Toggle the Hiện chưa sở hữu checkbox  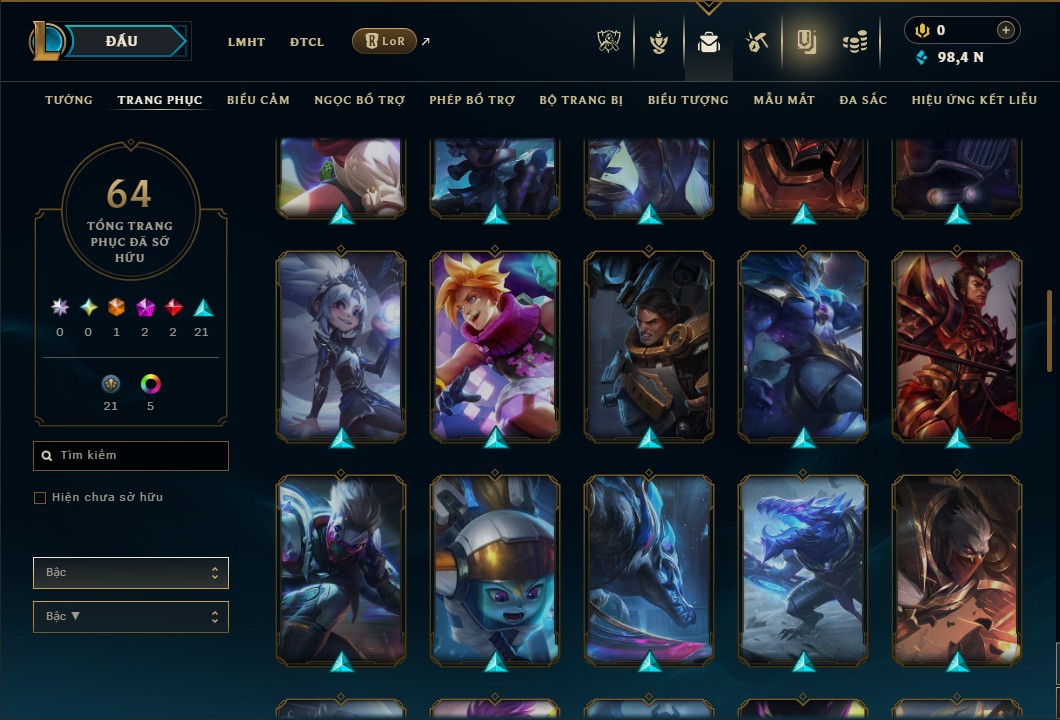pos(40,498)
